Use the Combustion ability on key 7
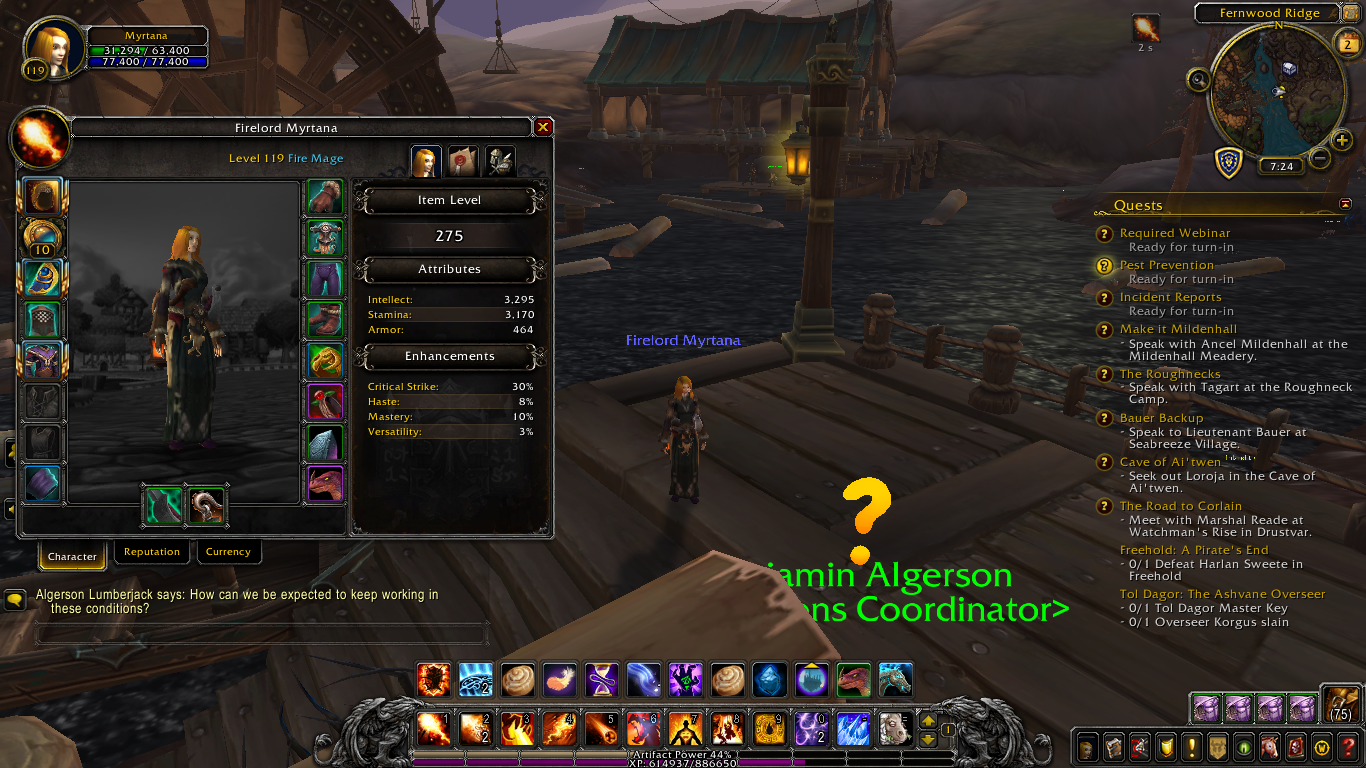Image resolution: width=1366 pixels, height=768 pixels. 686,729
